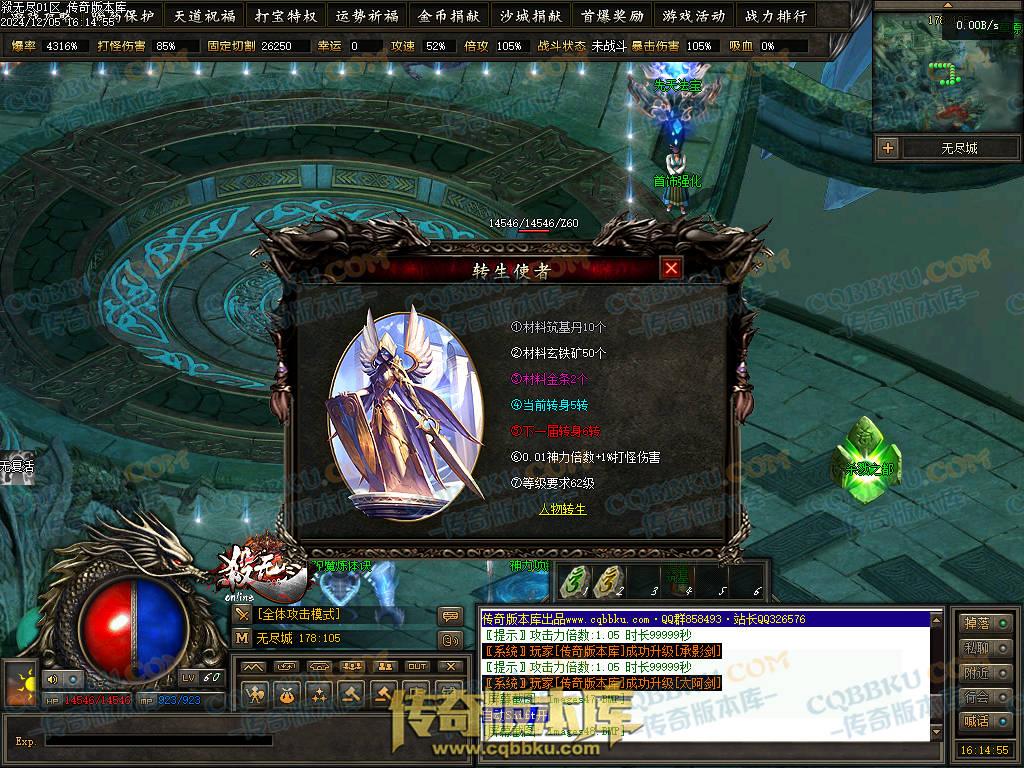Open the 天道祝福 menu

(206, 16)
